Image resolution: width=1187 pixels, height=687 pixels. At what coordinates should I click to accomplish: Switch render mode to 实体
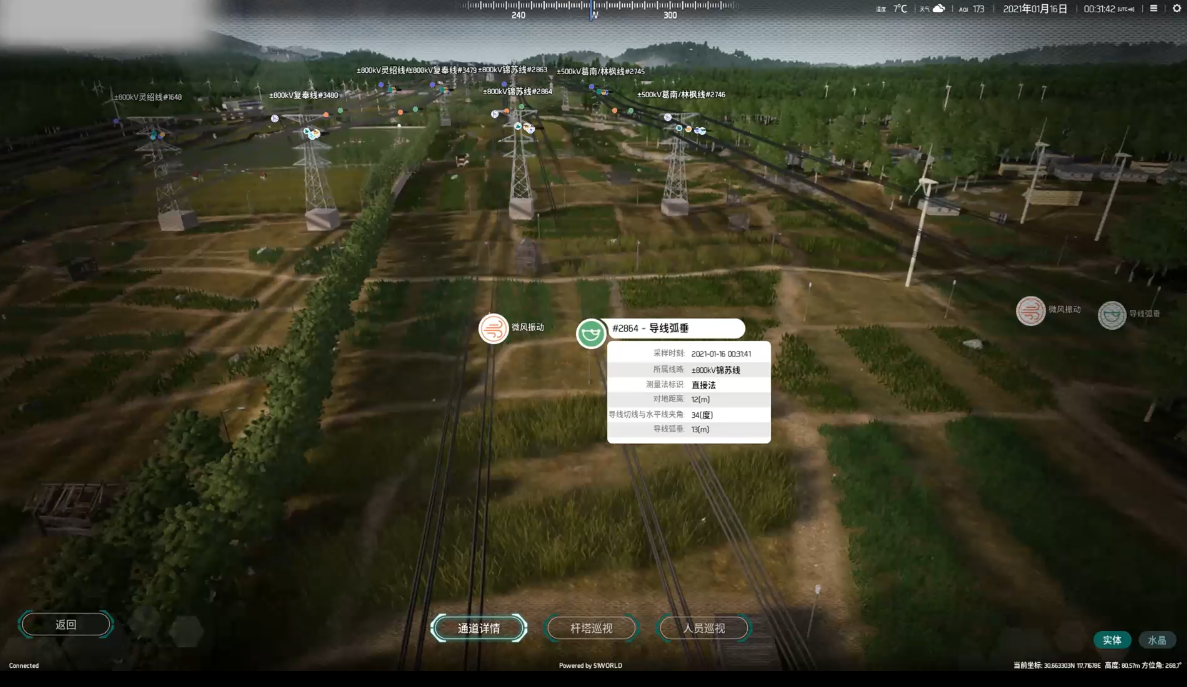[1112, 640]
